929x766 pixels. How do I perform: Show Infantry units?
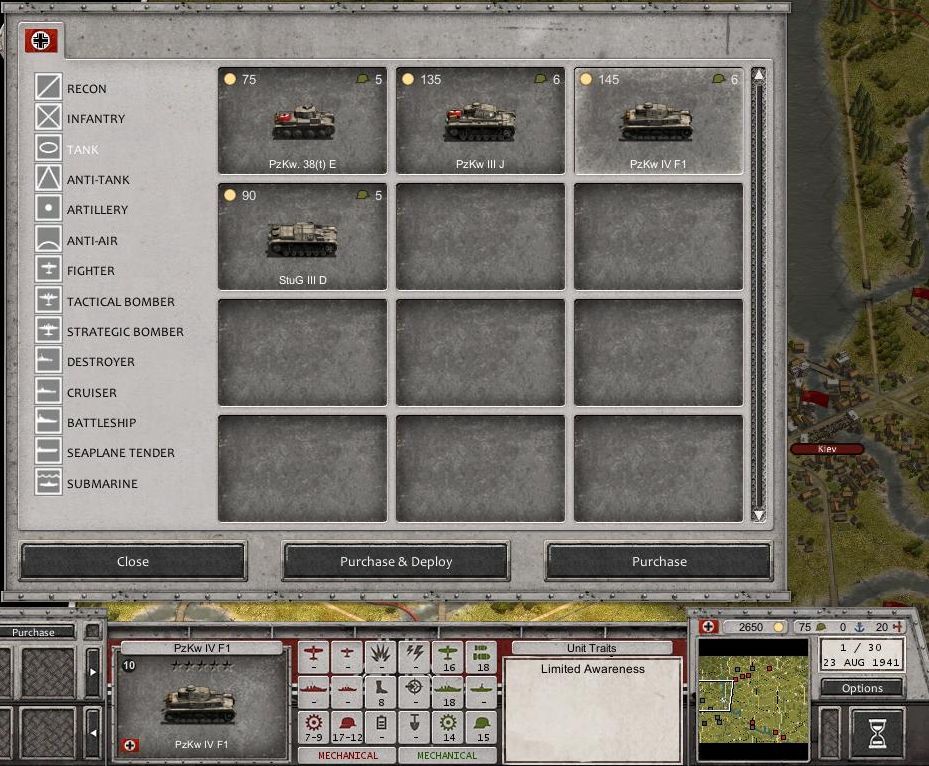point(95,119)
